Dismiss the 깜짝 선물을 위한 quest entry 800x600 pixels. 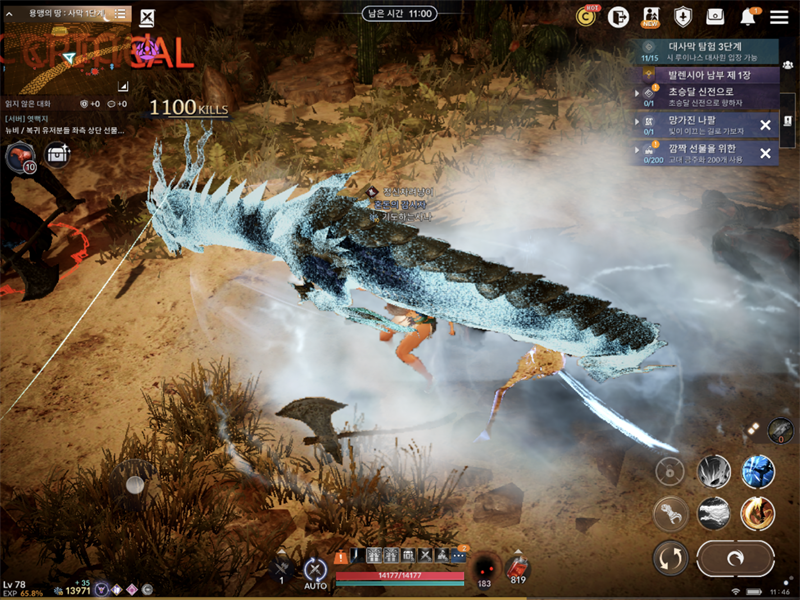tap(765, 153)
